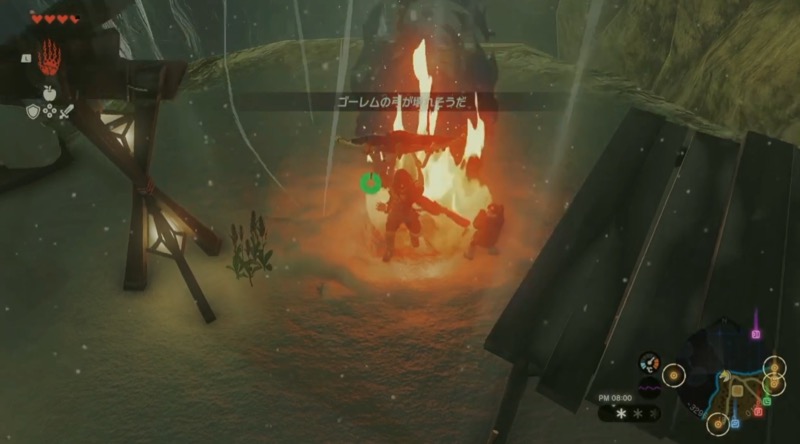Open the shield quick-select icon
The image size is (800, 444).
tap(32, 112)
